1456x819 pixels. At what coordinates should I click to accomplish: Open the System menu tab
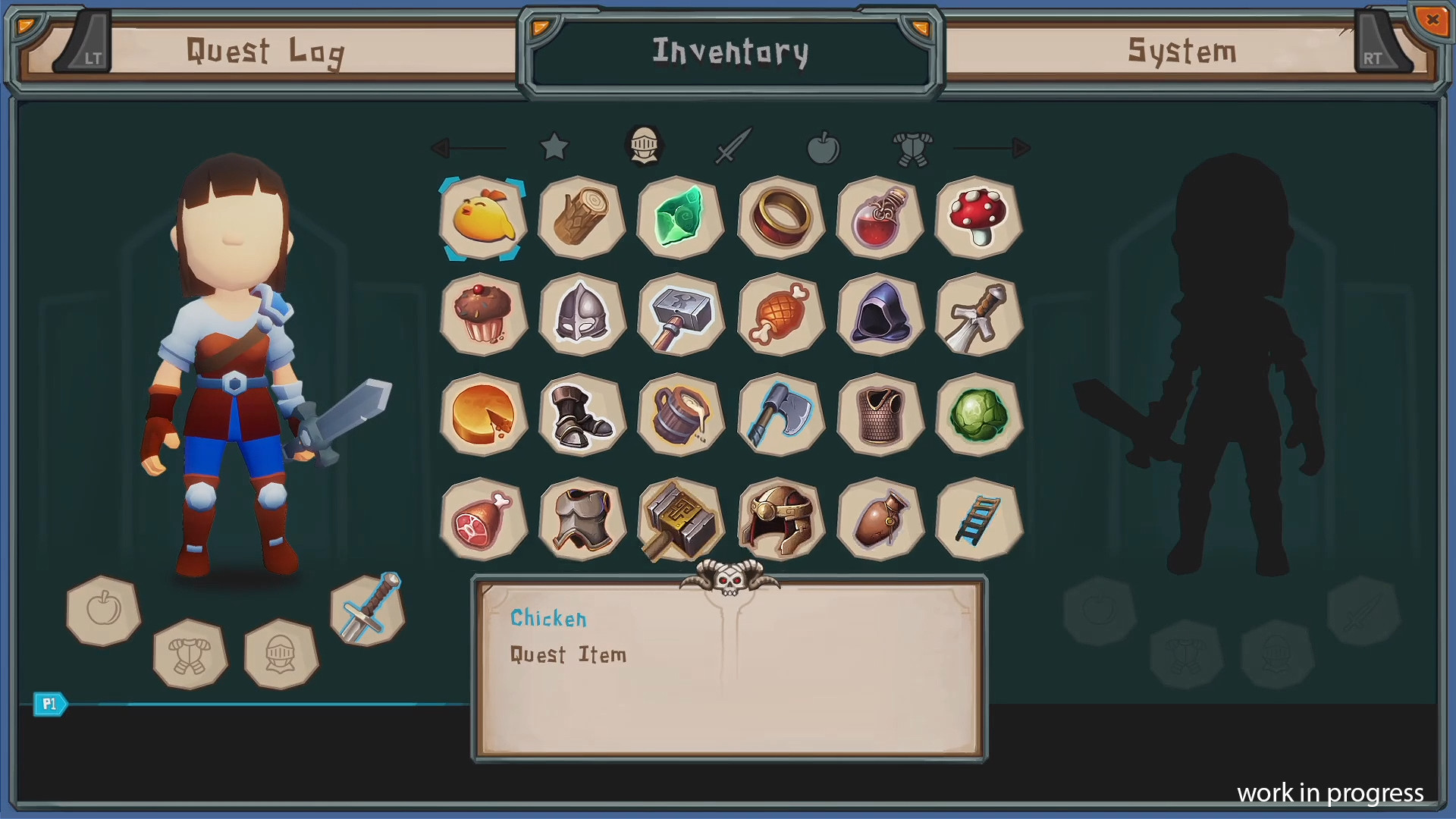[1181, 52]
